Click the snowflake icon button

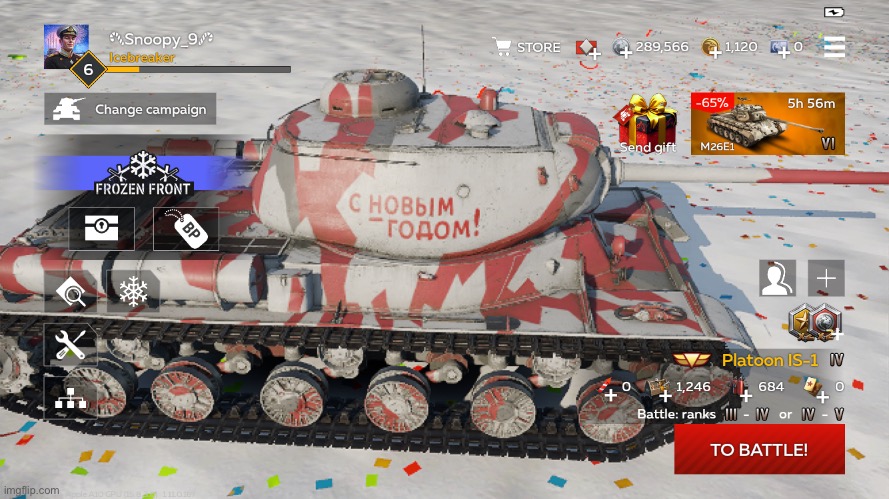(x=133, y=292)
